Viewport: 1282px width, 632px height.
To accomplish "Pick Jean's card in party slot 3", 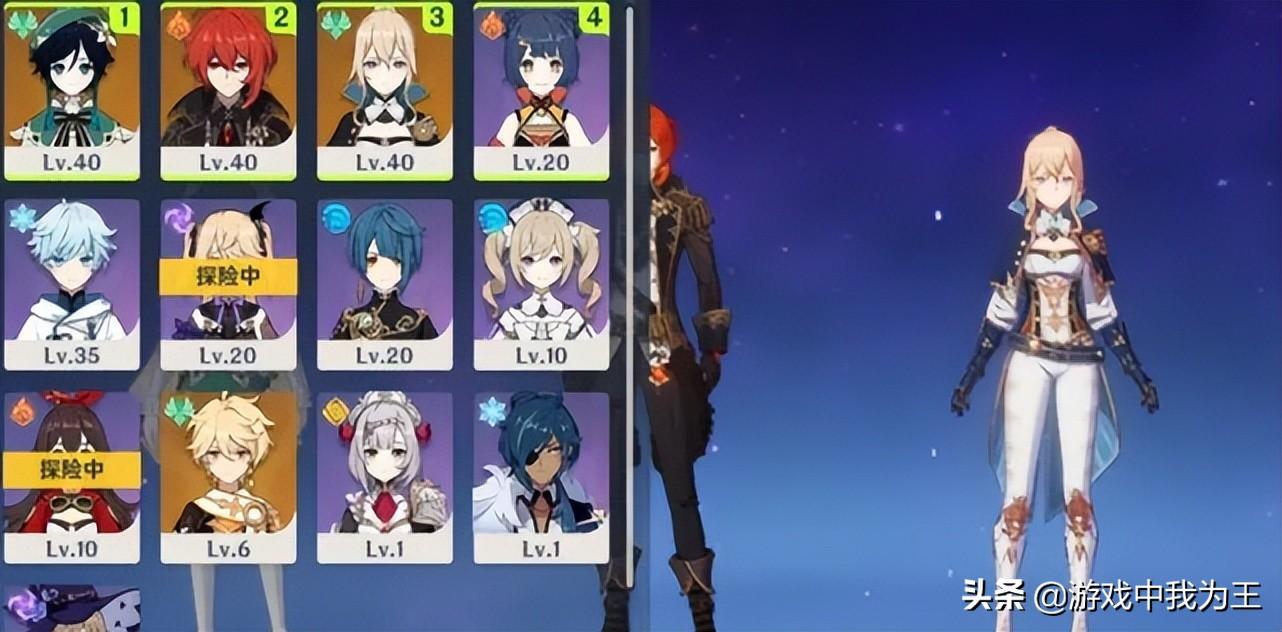I will coord(385,90).
